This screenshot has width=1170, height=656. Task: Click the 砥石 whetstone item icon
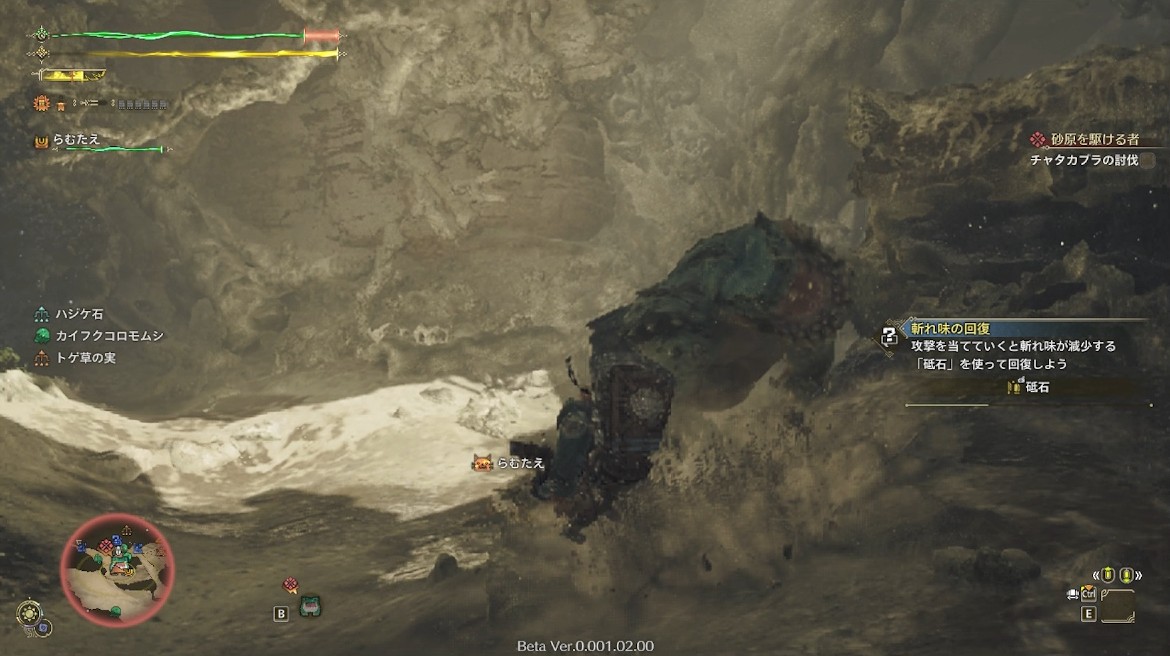(x=1013, y=386)
